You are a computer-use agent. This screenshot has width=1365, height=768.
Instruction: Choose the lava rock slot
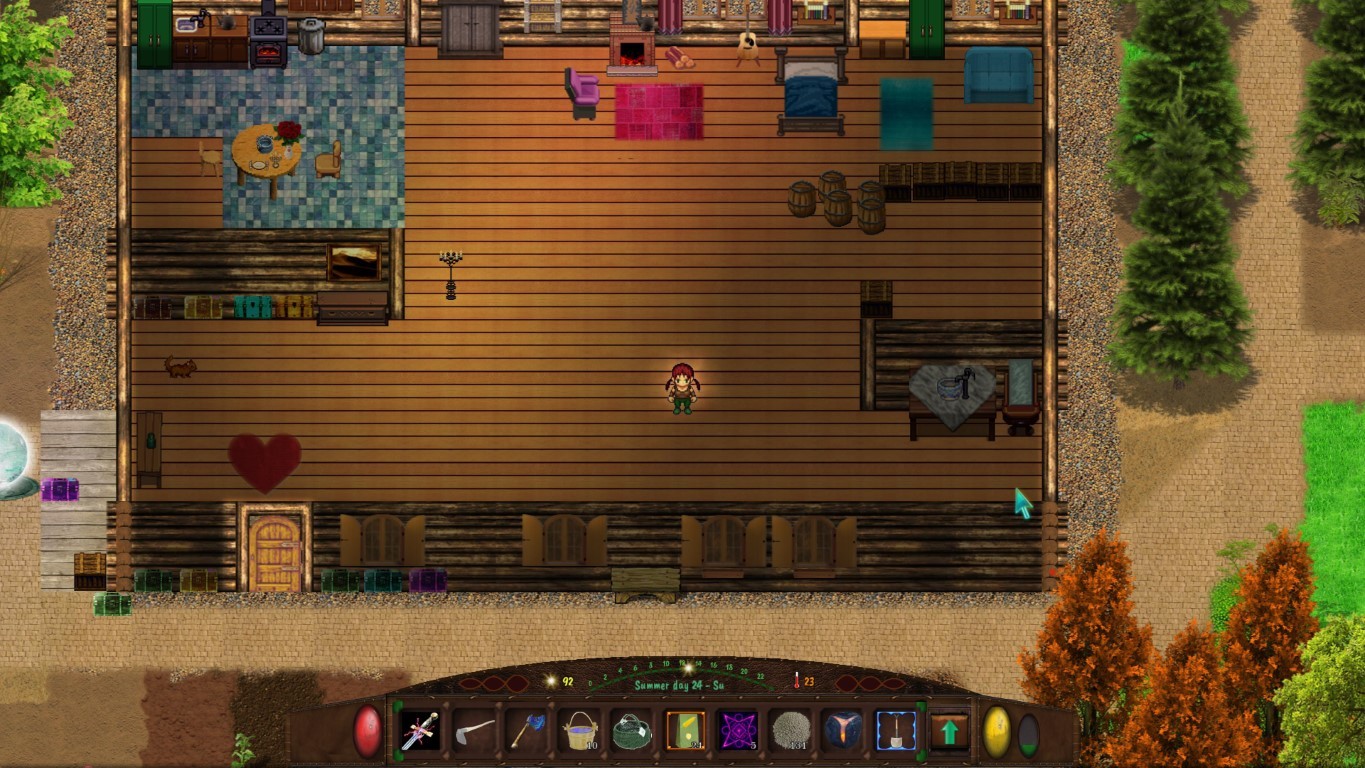tap(843, 731)
